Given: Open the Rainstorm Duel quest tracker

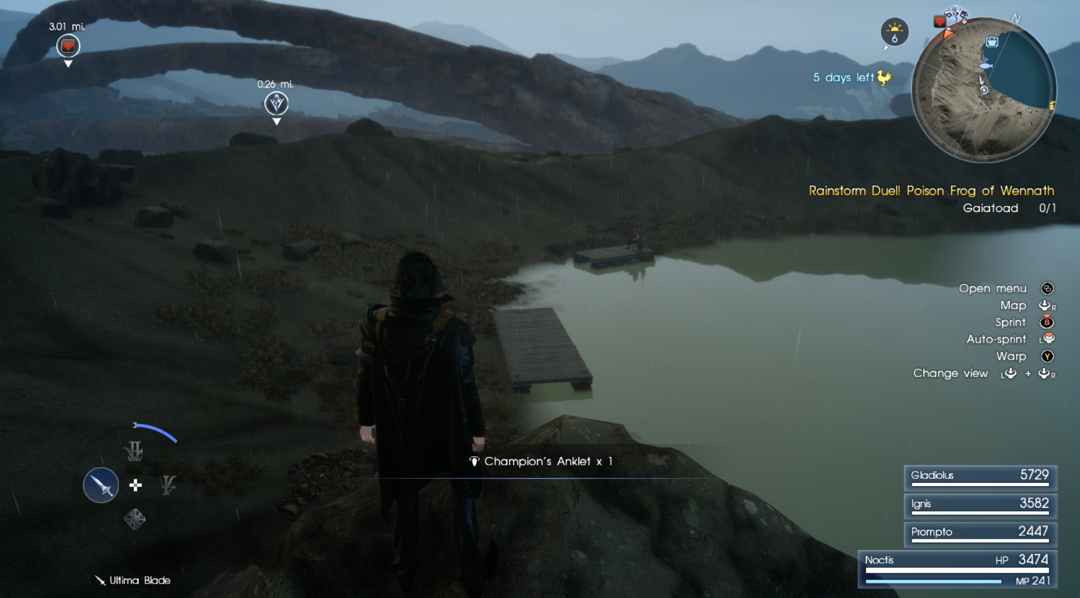Looking at the screenshot, I should pos(931,190).
